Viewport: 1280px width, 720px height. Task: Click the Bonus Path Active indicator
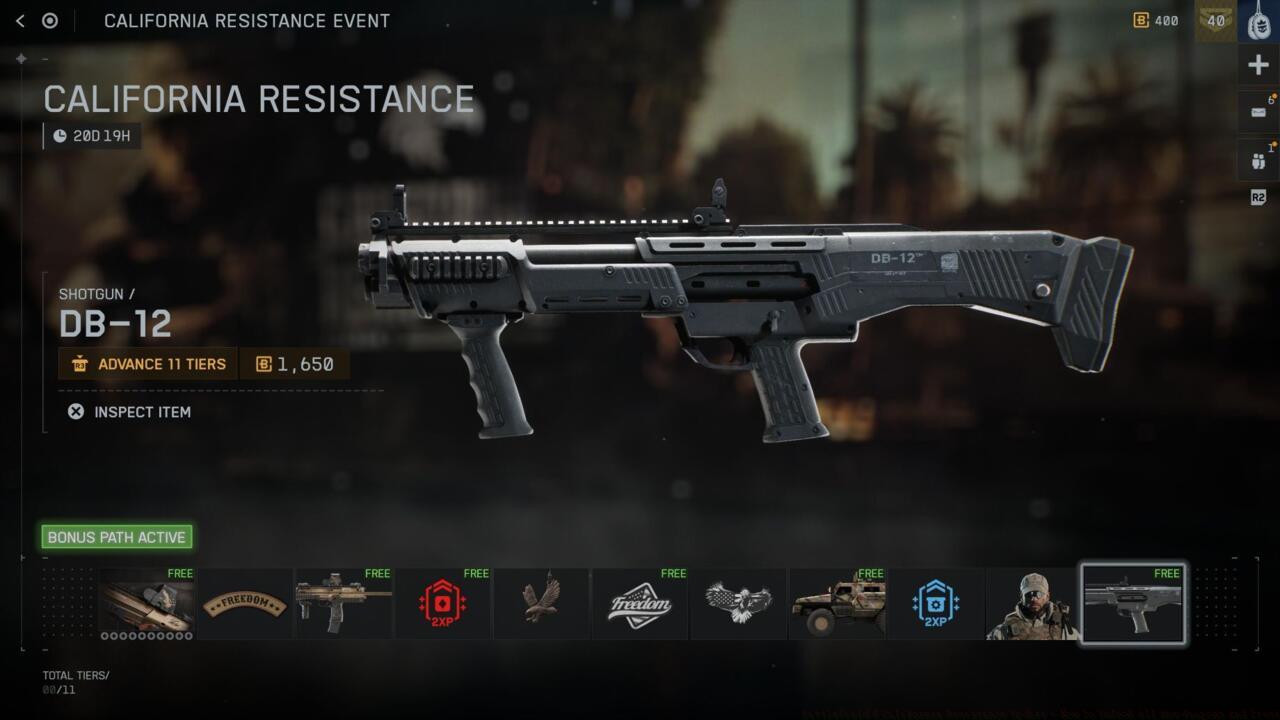coord(116,537)
